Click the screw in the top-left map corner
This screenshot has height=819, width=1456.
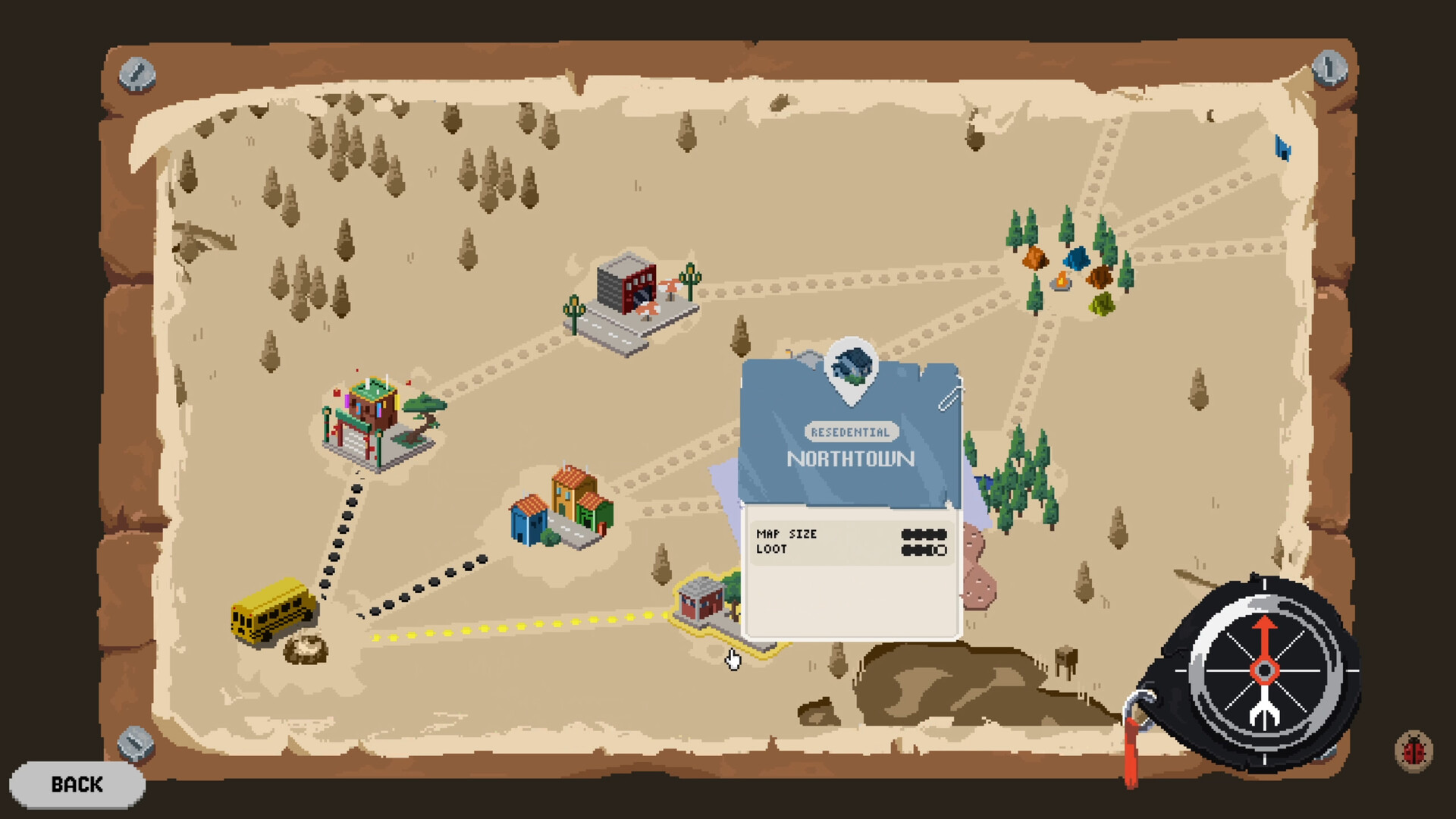tap(136, 75)
